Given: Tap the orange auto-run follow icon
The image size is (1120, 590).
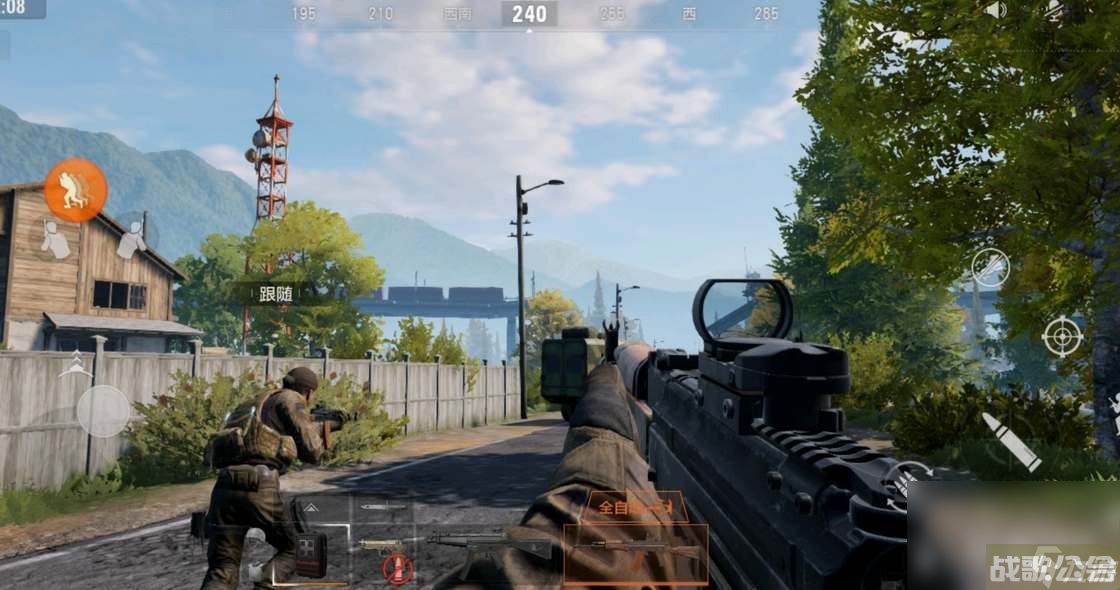Looking at the screenshot, I should pos(75,190).
